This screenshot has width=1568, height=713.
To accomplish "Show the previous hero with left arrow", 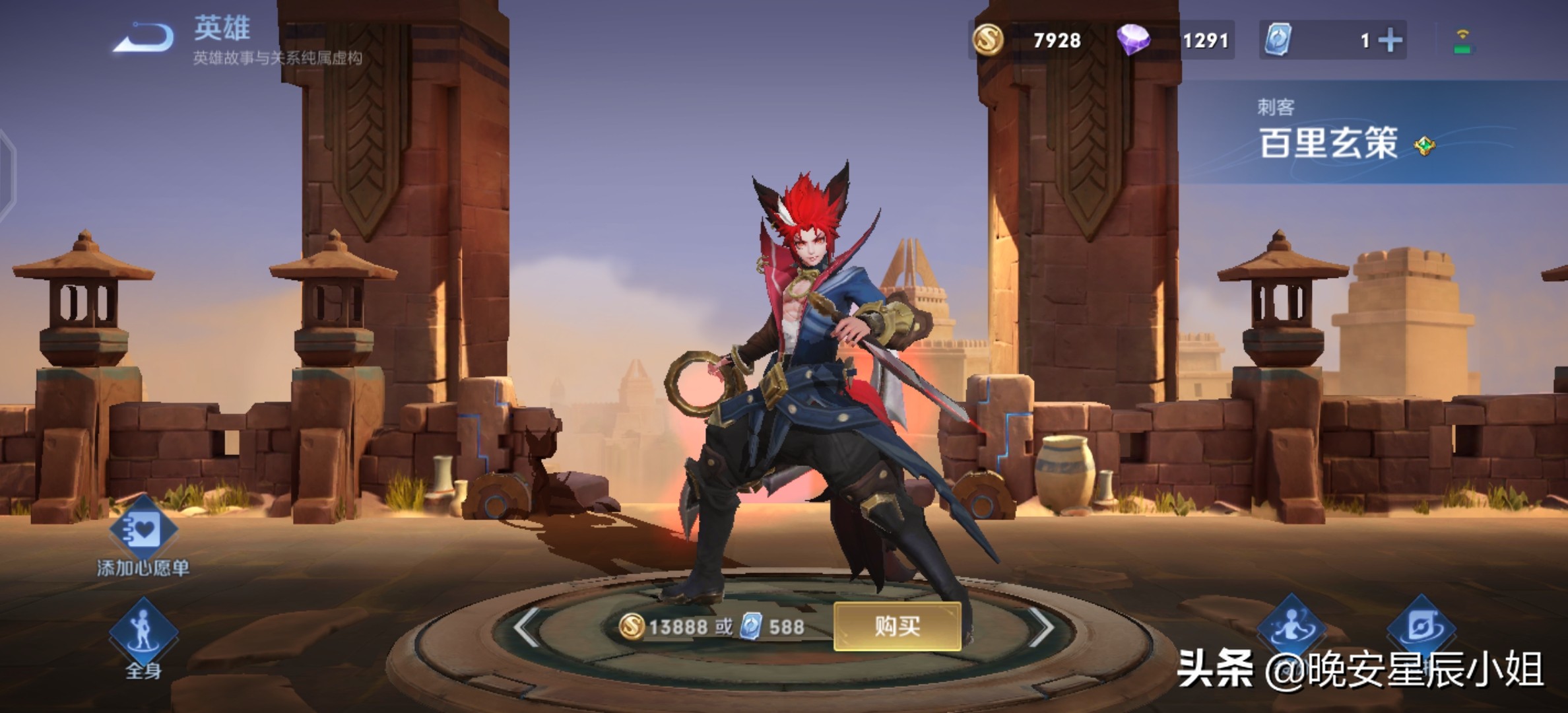I will [527, 627].
